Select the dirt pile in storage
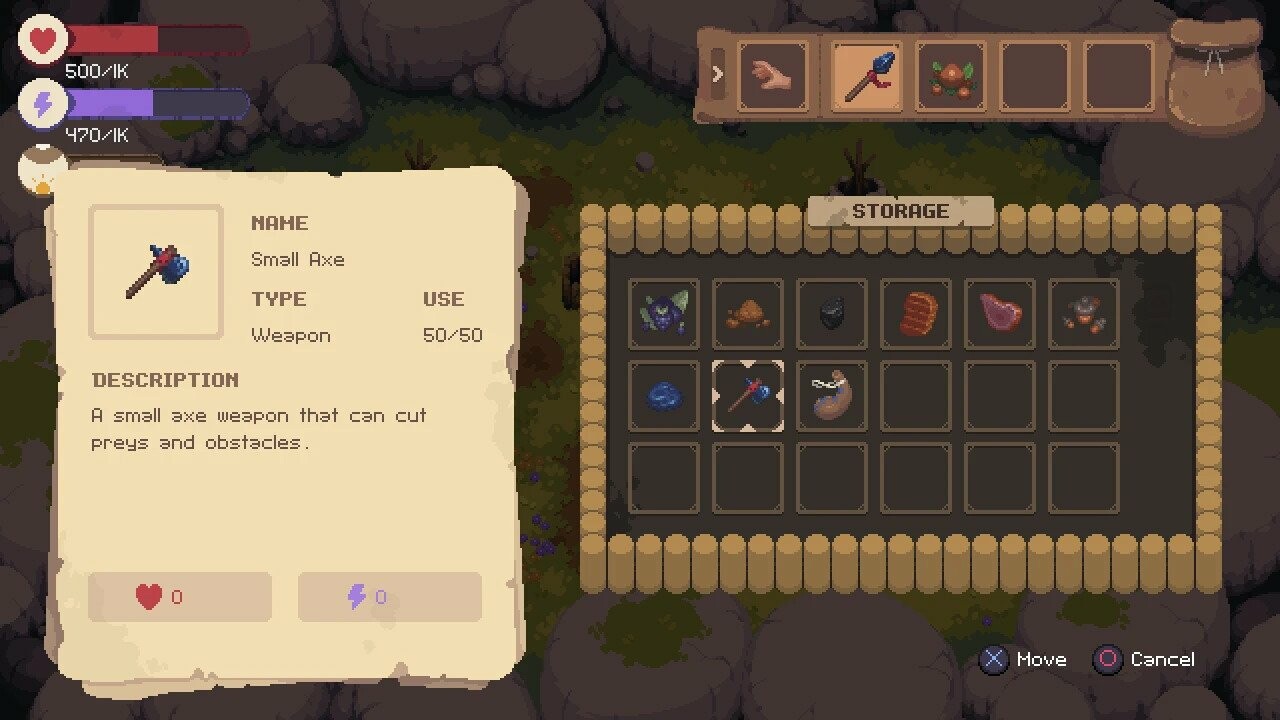The width and height of the screenshot is (1280, 720). tap(747, 313)
